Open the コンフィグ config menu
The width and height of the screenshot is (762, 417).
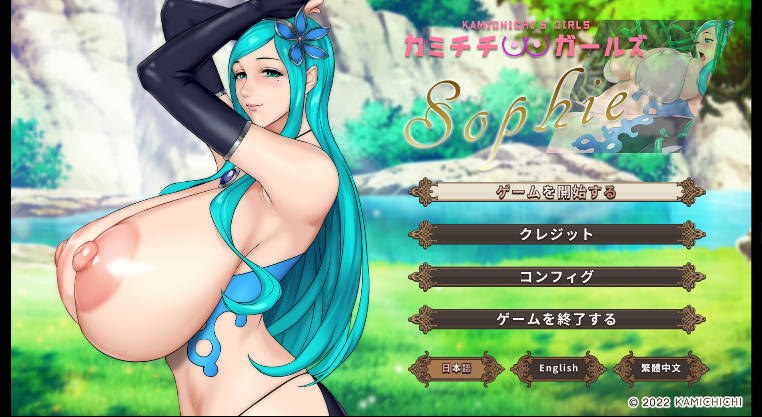(557, 277)
